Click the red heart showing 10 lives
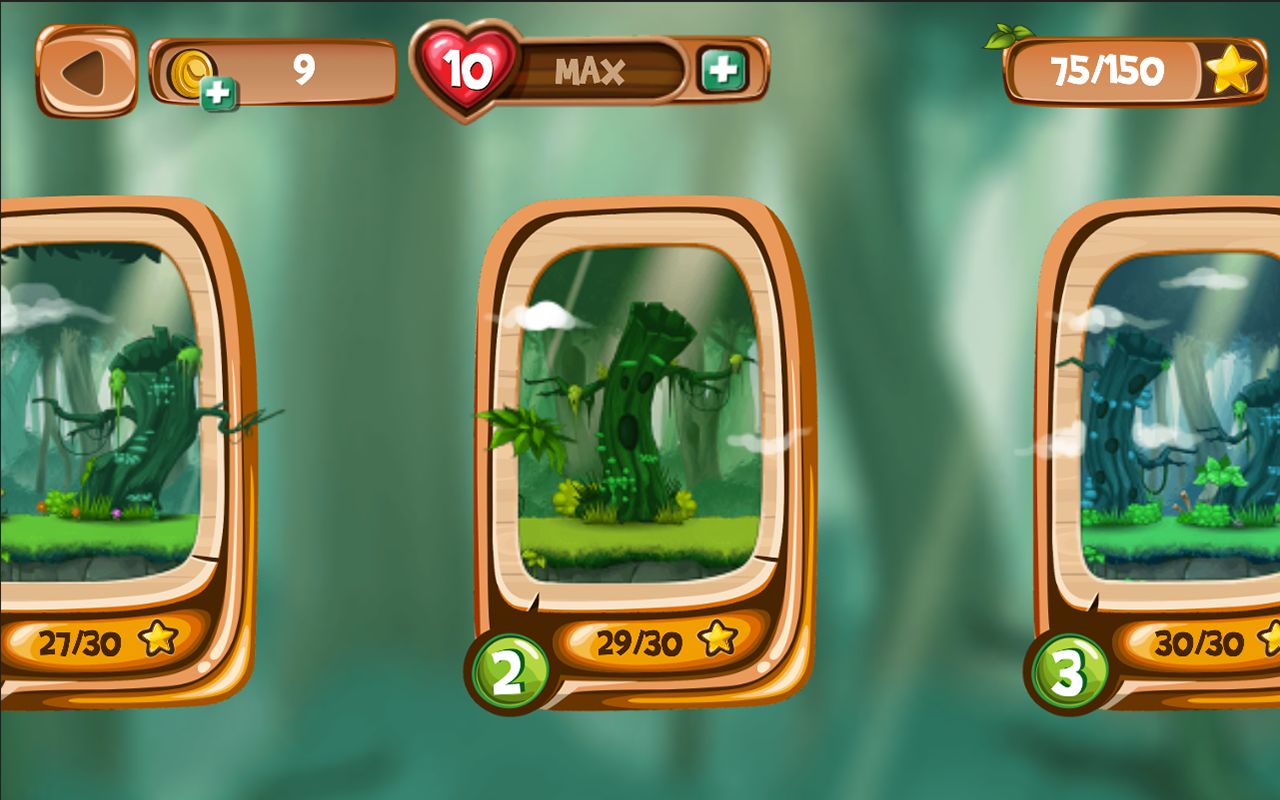 point(468,68)
